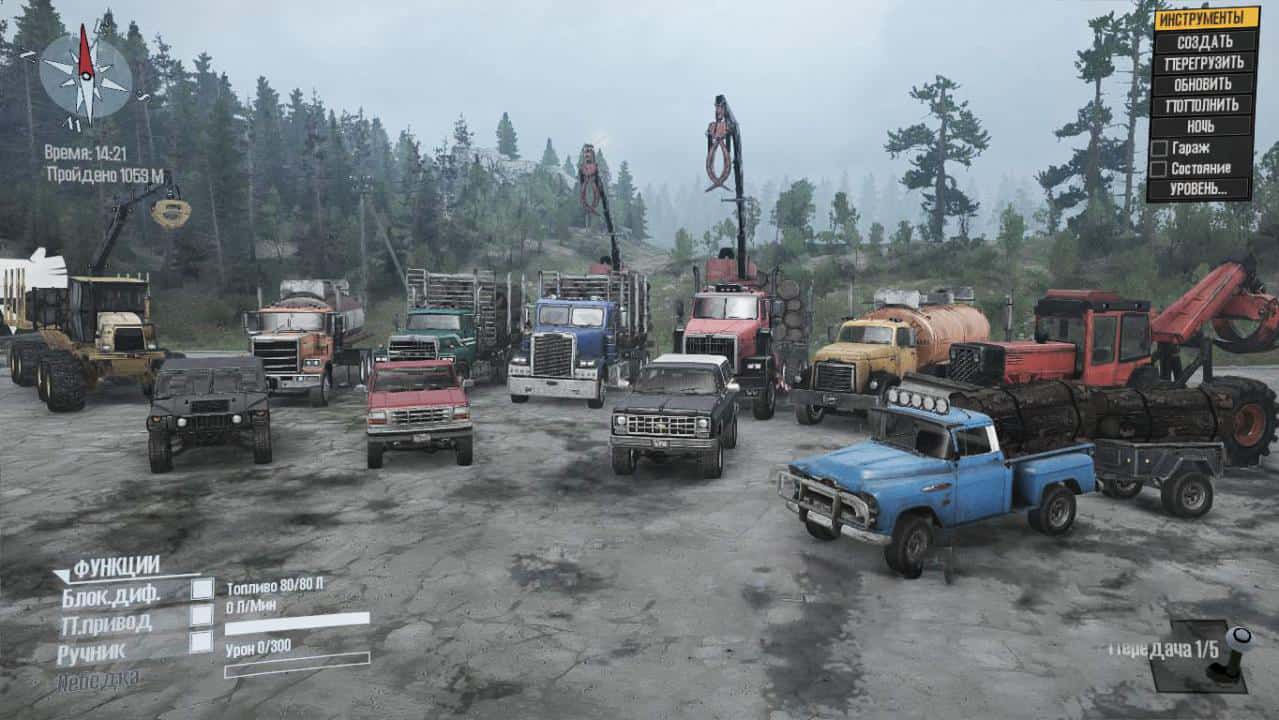Enable the П.привод all-wheel drive checkbox
1279x720 pixels.
202,615
